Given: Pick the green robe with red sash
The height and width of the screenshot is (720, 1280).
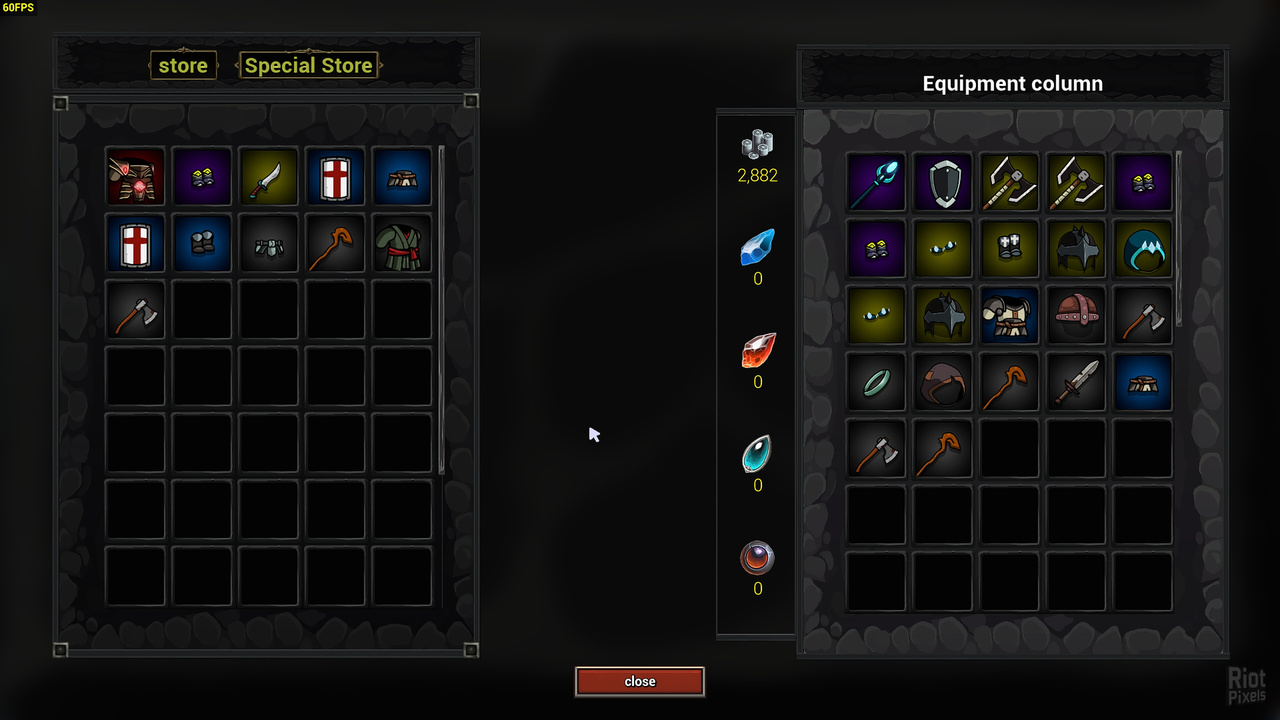Looking at the screenshot, I should point(402,243).
